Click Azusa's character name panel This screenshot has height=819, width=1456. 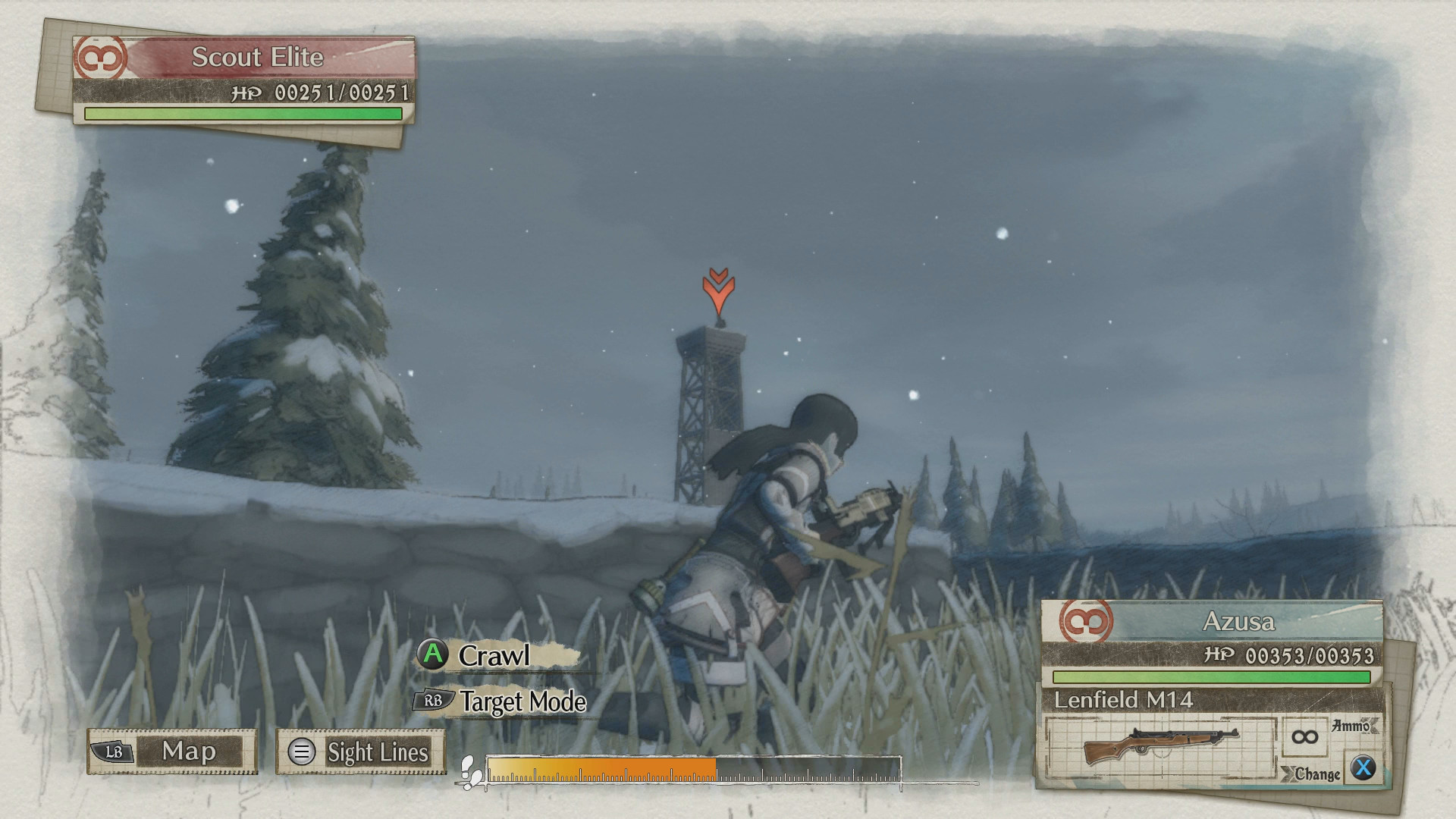(x=1238, y=622)
